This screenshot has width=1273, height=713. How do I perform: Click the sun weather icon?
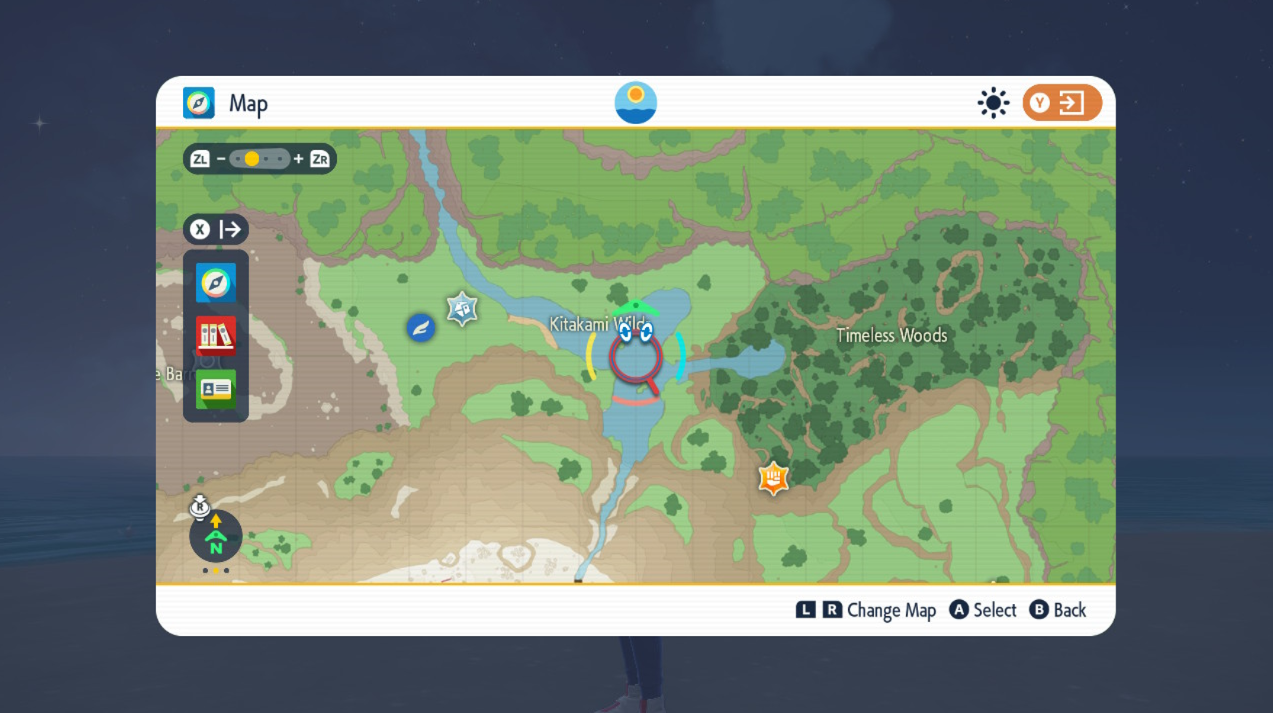[993, 103]
